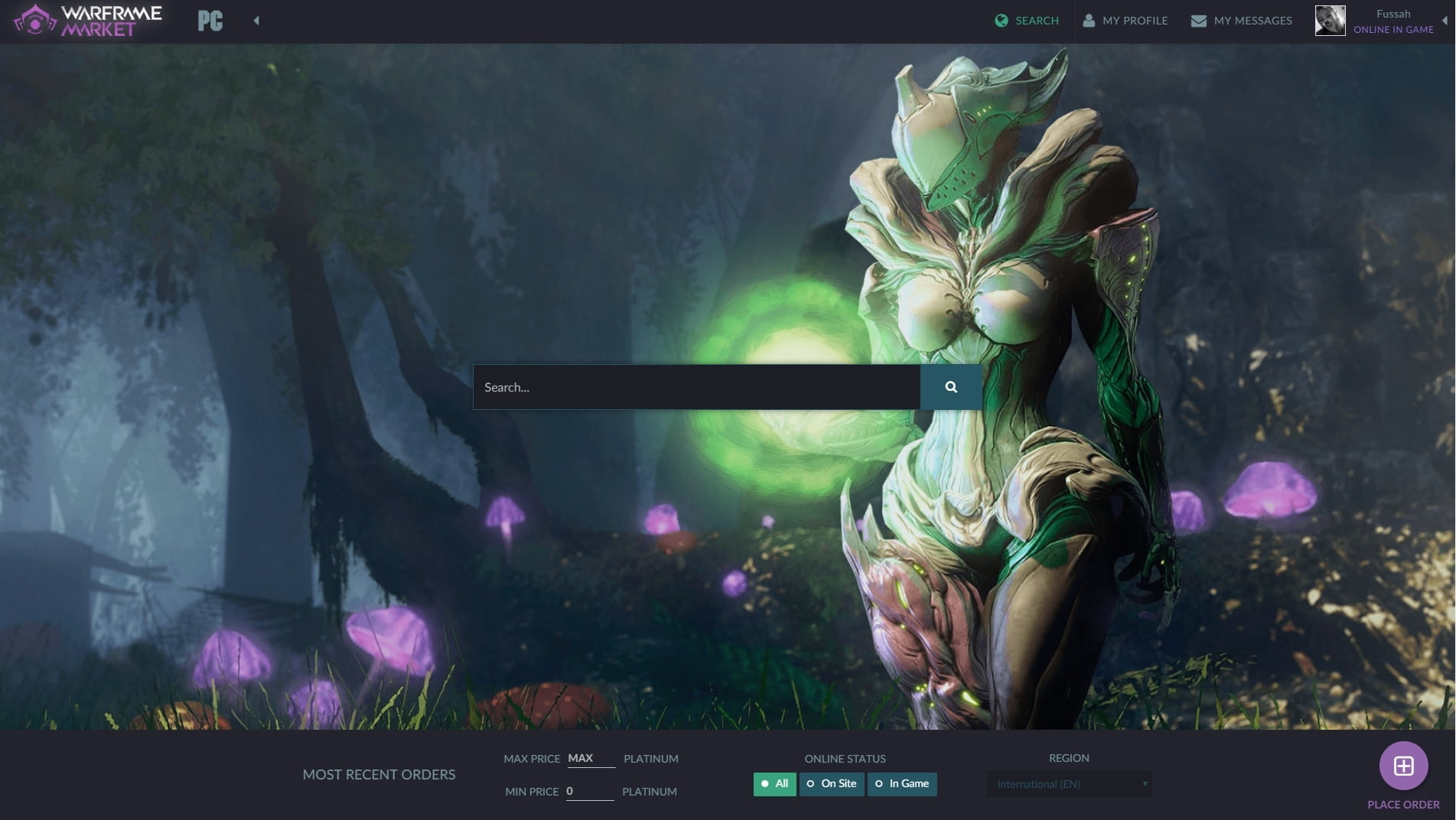The width and height of the screenshot is (1456, 820).
Task: Open MY MESSAGES from the top bar
Action: pos(1252,21)
